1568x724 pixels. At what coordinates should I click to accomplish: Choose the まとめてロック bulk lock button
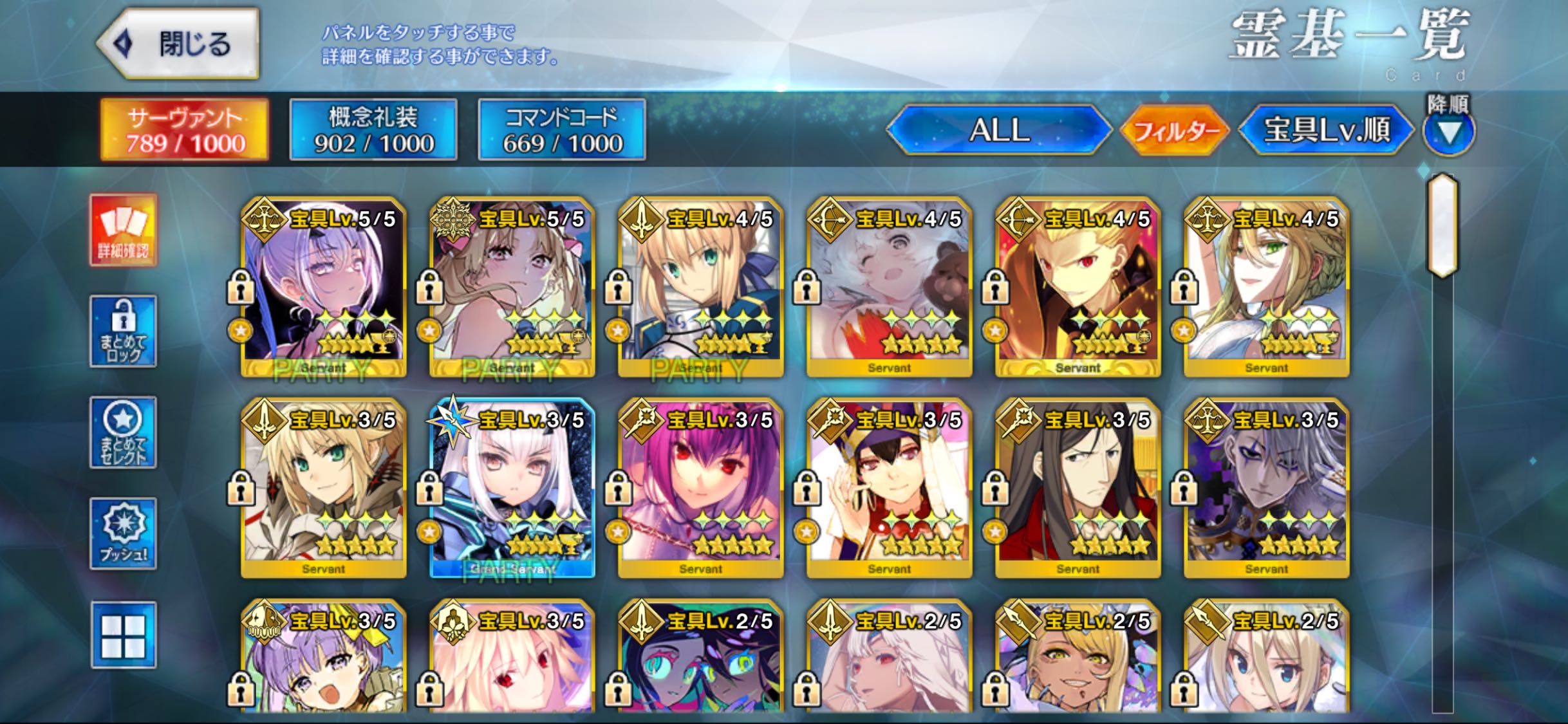[123, 331]
